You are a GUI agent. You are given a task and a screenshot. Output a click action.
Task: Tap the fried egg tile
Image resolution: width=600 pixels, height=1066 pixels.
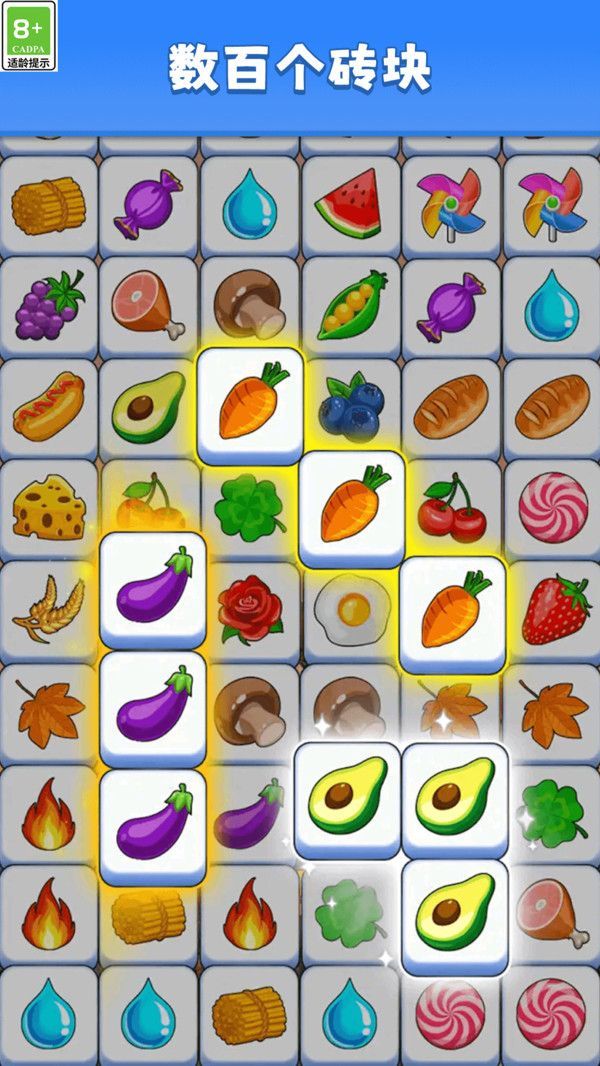pyautogui.click(x=349, y=608)
